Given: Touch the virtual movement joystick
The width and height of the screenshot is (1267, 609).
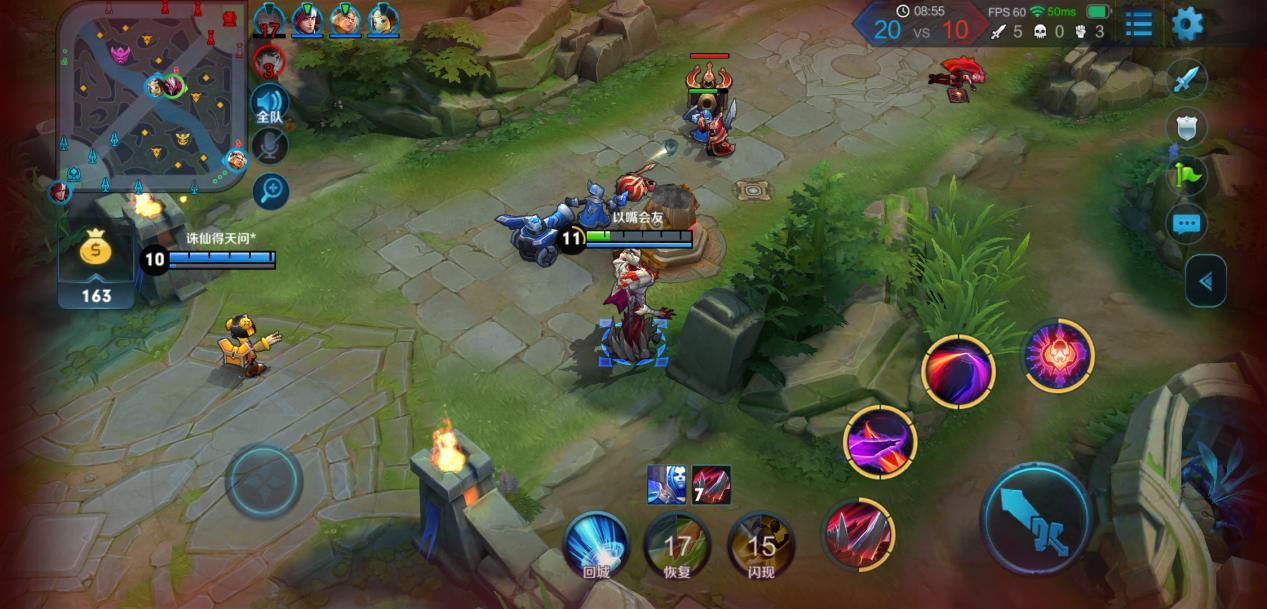Looking at the screenshot, I should point(264,481).
